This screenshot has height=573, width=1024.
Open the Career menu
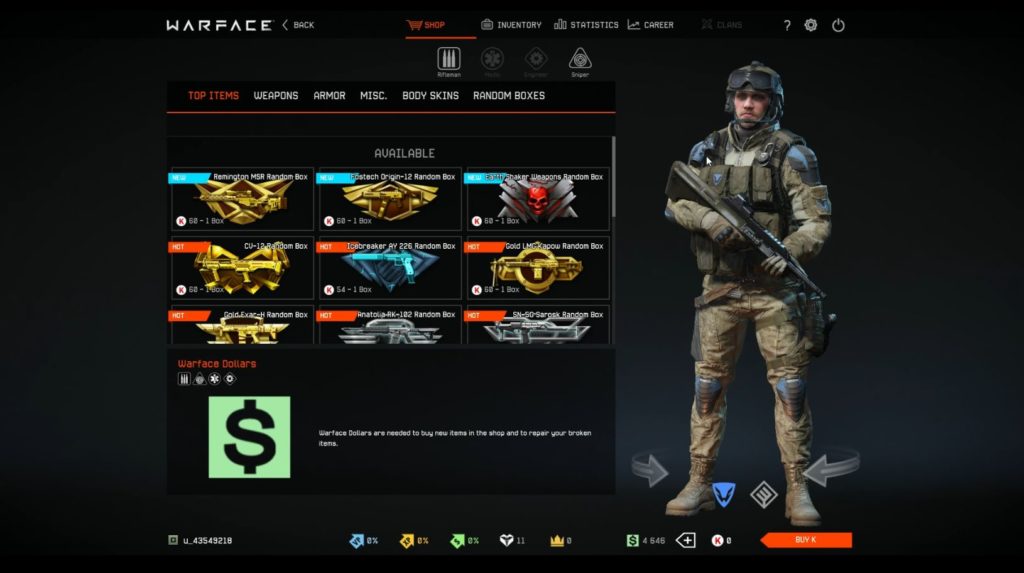650,25
